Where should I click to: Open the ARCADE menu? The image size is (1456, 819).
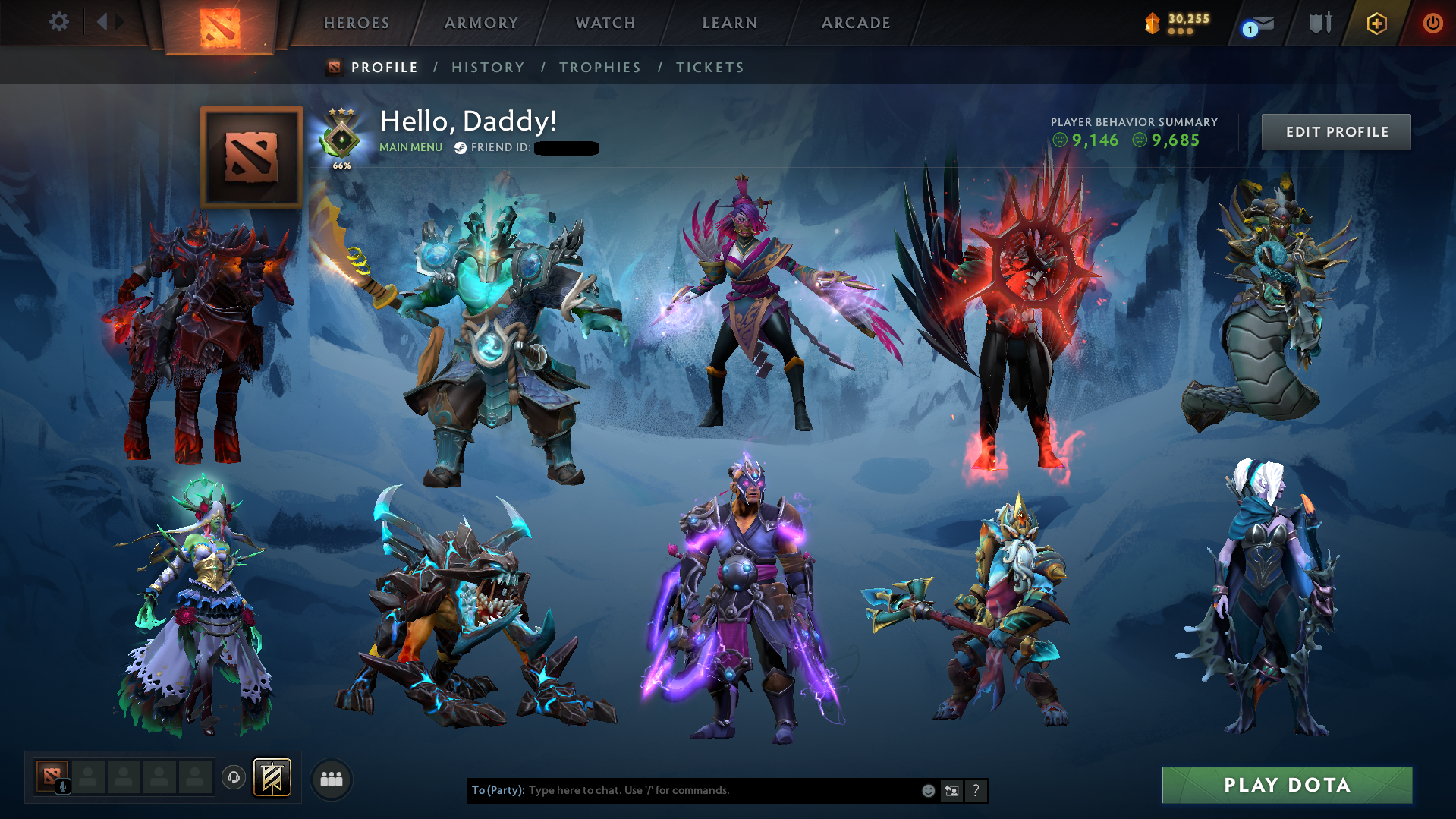point(856,23)
